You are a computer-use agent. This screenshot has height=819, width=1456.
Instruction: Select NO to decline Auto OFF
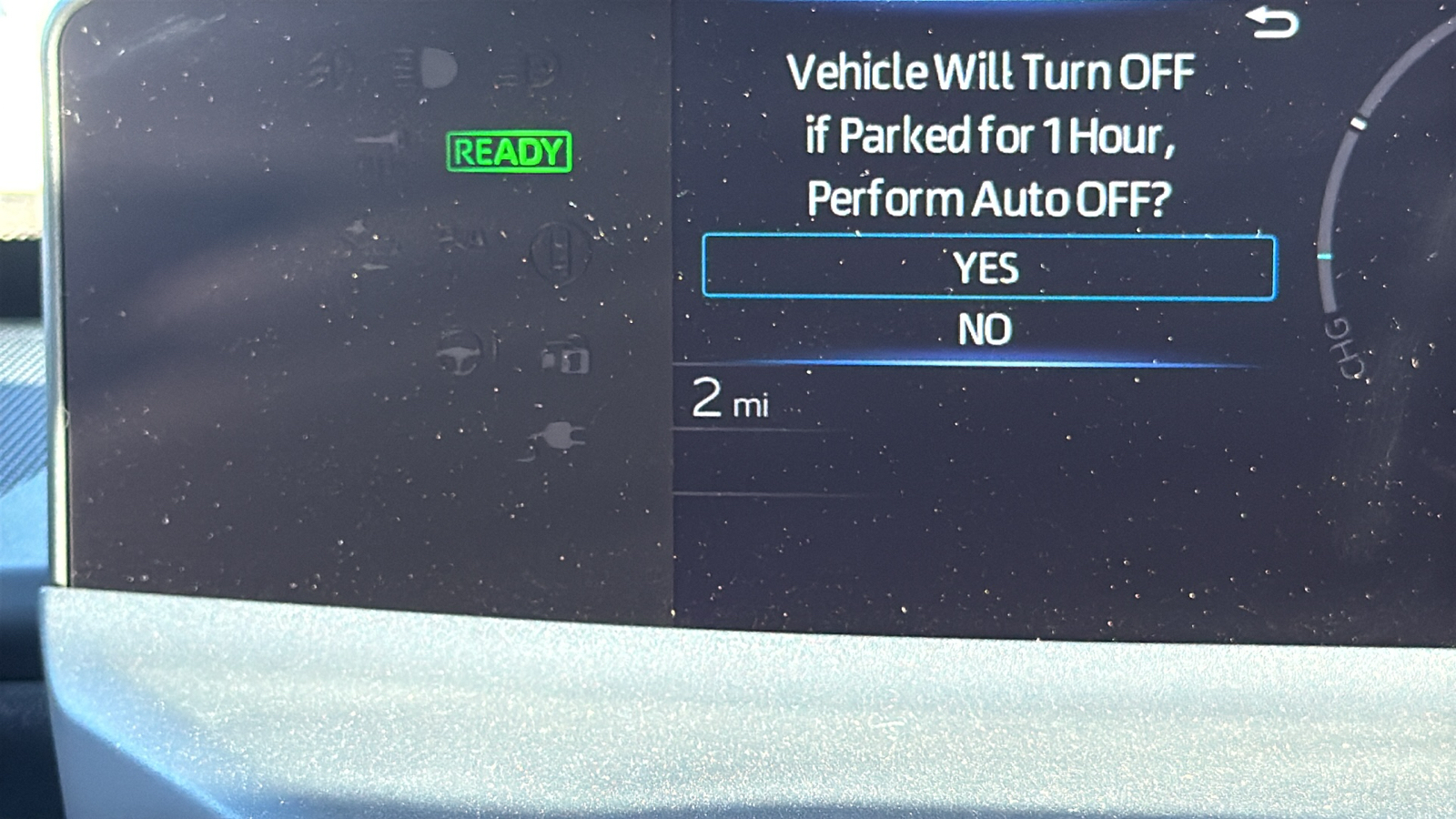tap(985, 329)
